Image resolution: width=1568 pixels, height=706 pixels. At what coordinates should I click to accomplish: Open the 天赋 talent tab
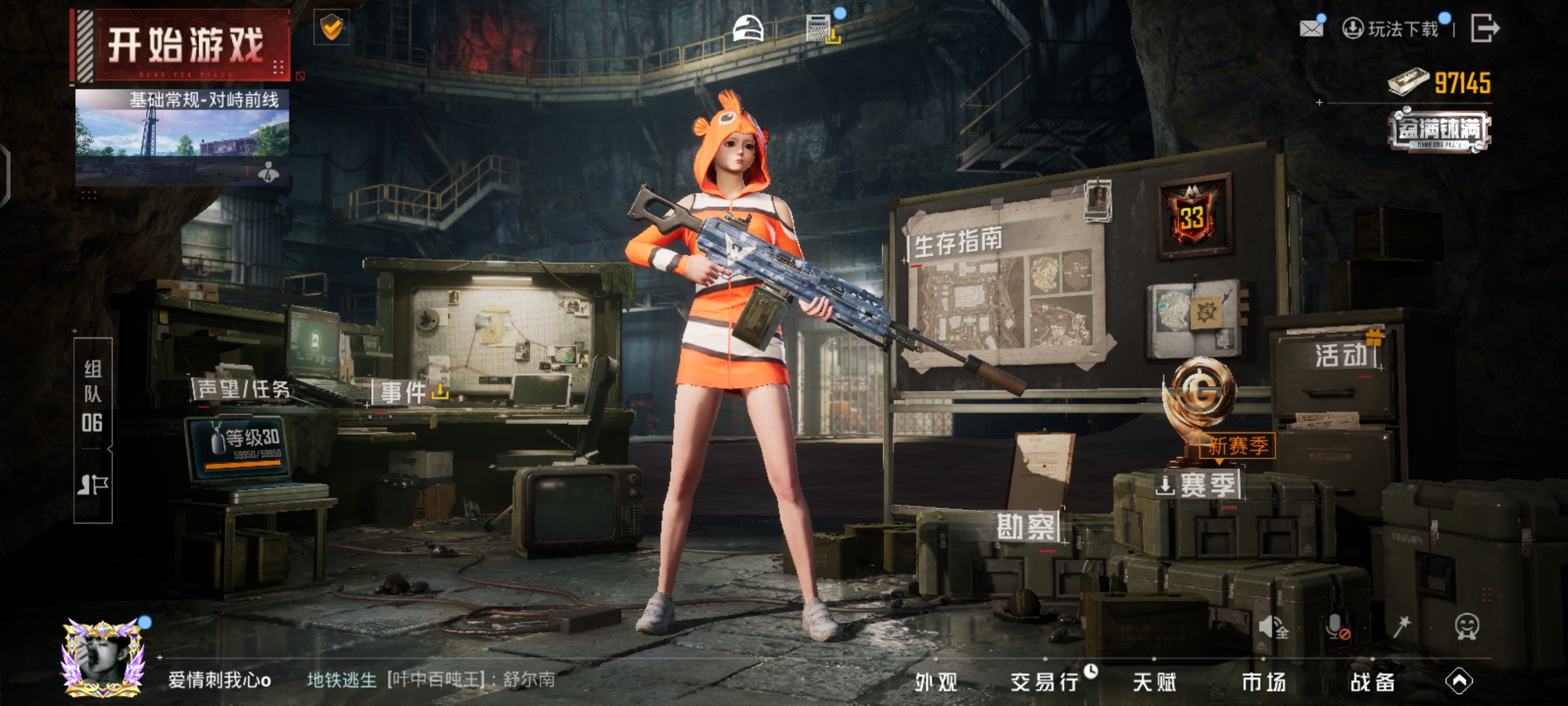[x=1154, y=682]
